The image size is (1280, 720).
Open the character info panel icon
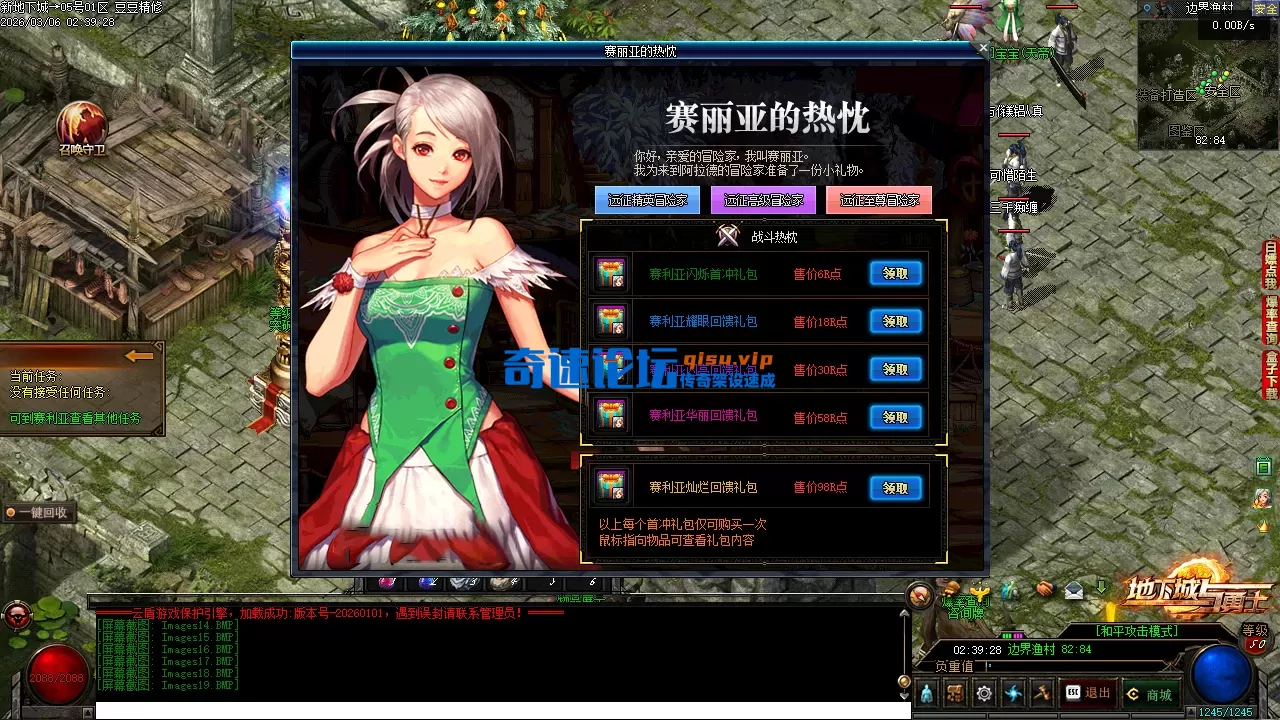click(x=926, y=693)
